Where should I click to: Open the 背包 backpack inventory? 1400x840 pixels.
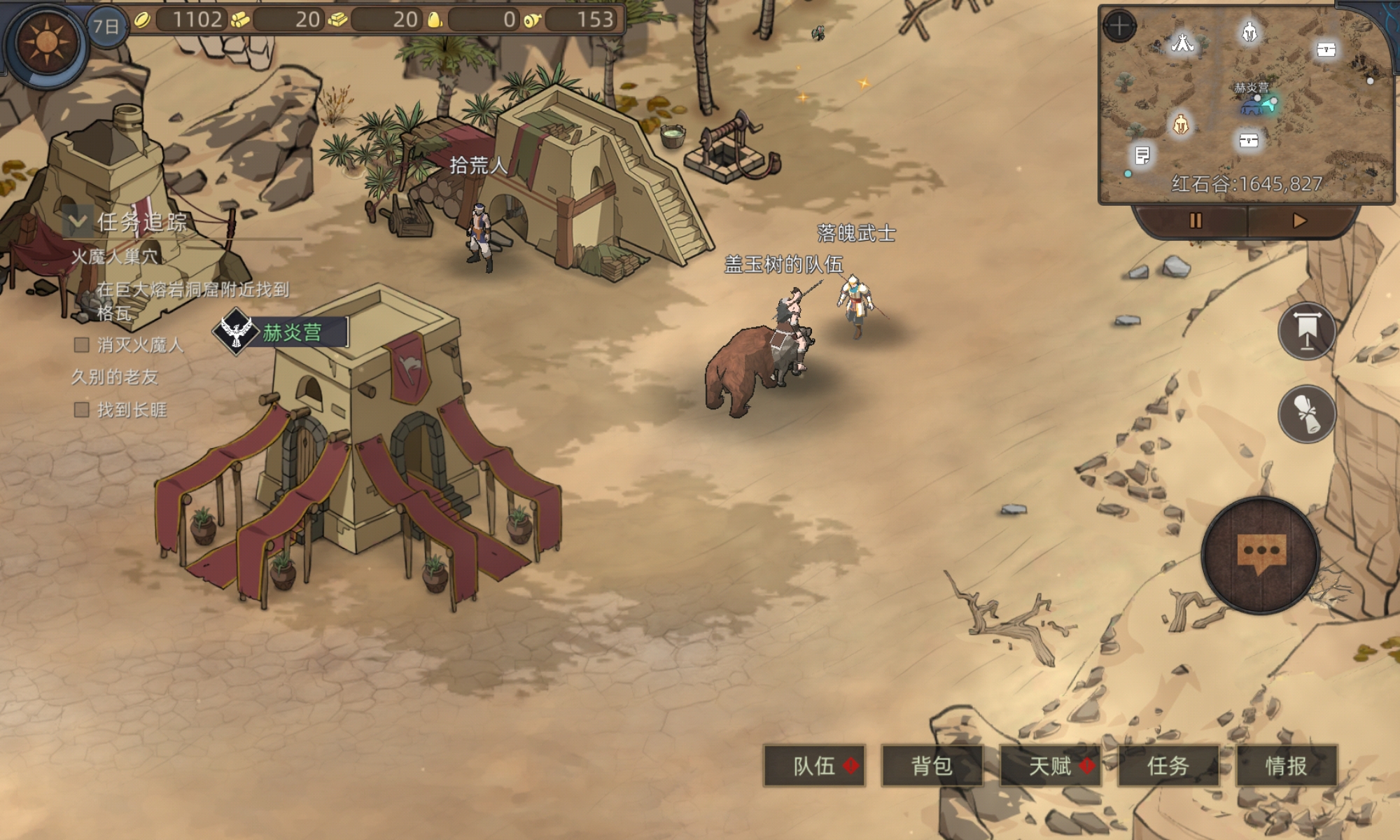point(932,766)
